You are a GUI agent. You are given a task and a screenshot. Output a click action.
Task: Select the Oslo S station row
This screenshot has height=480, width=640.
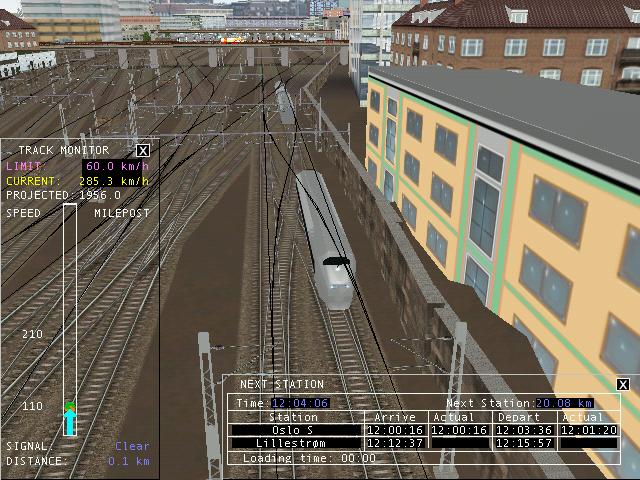(295, 430)
